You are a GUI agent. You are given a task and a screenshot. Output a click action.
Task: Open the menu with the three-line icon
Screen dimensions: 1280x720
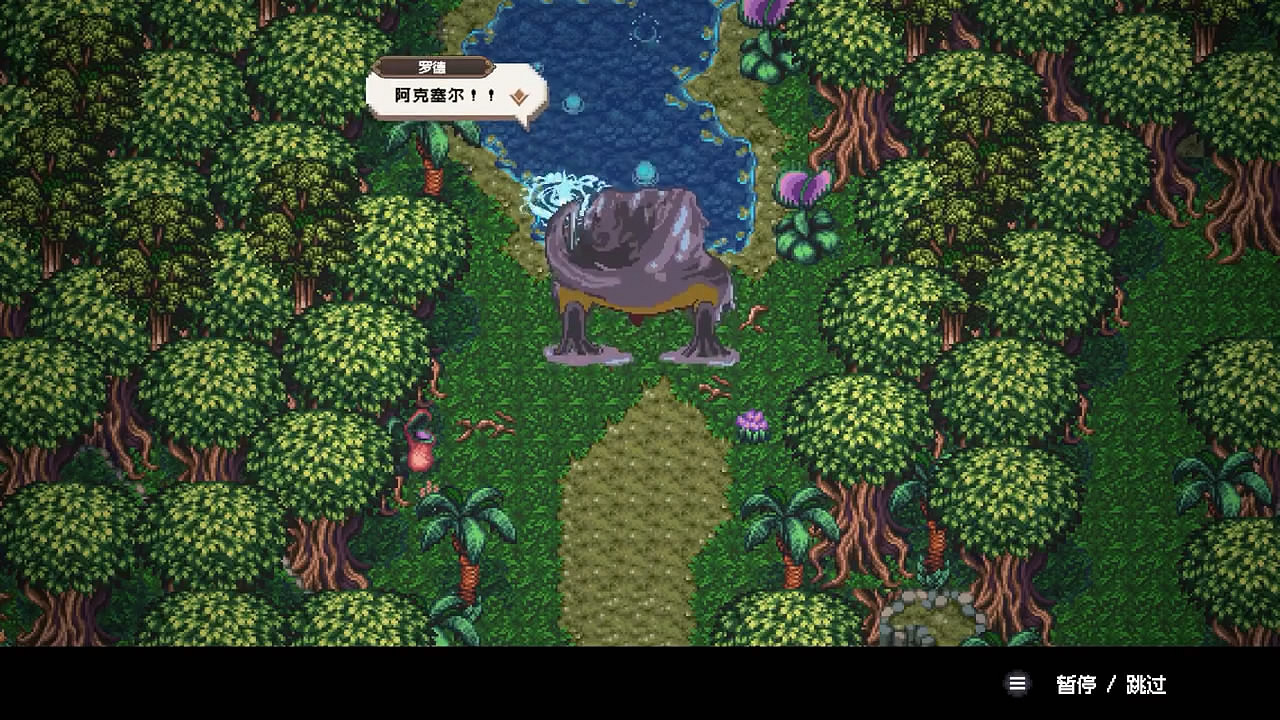[x=1017, y=684]
